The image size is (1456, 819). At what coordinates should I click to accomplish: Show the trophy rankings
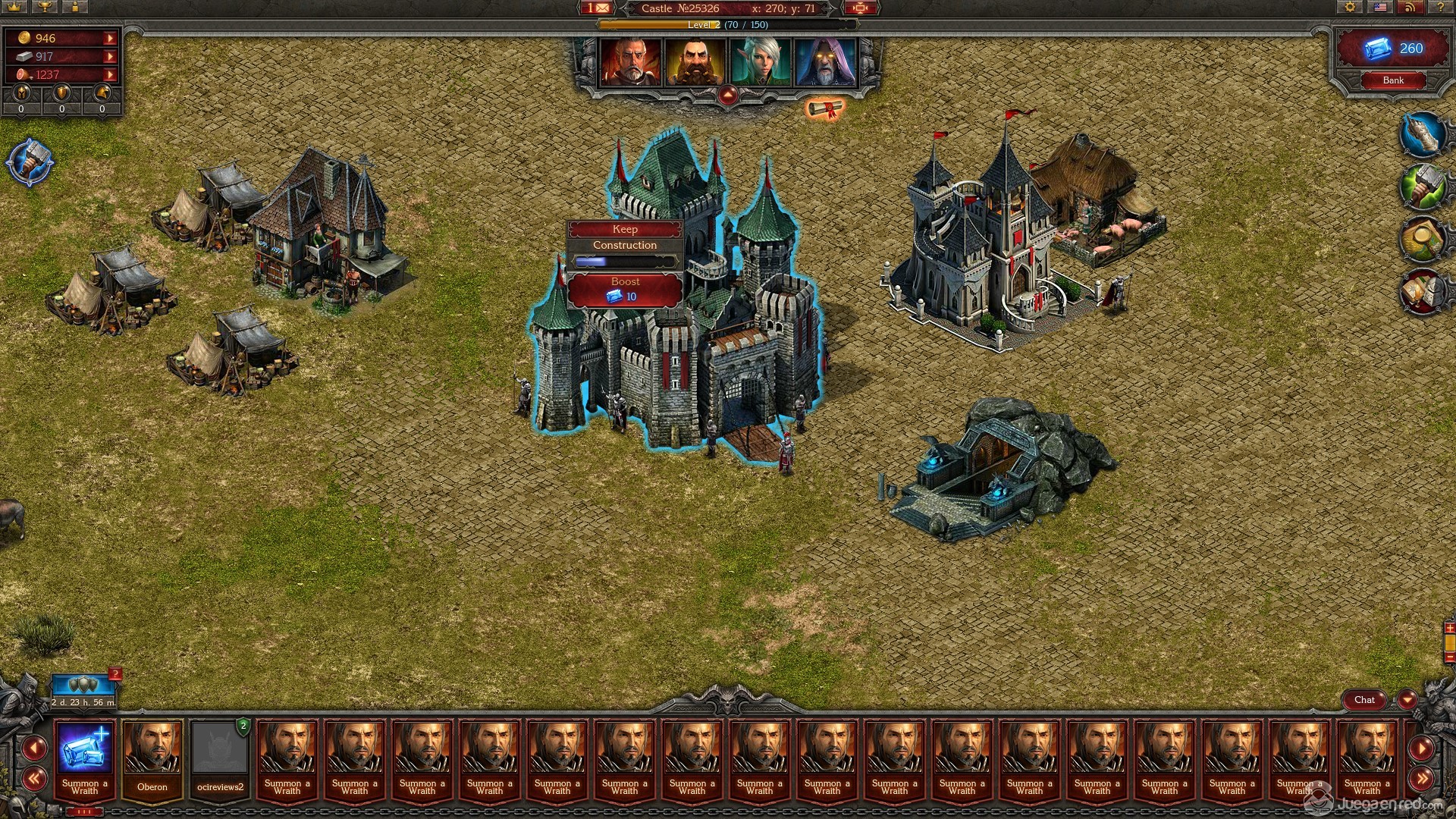(45, 8)
